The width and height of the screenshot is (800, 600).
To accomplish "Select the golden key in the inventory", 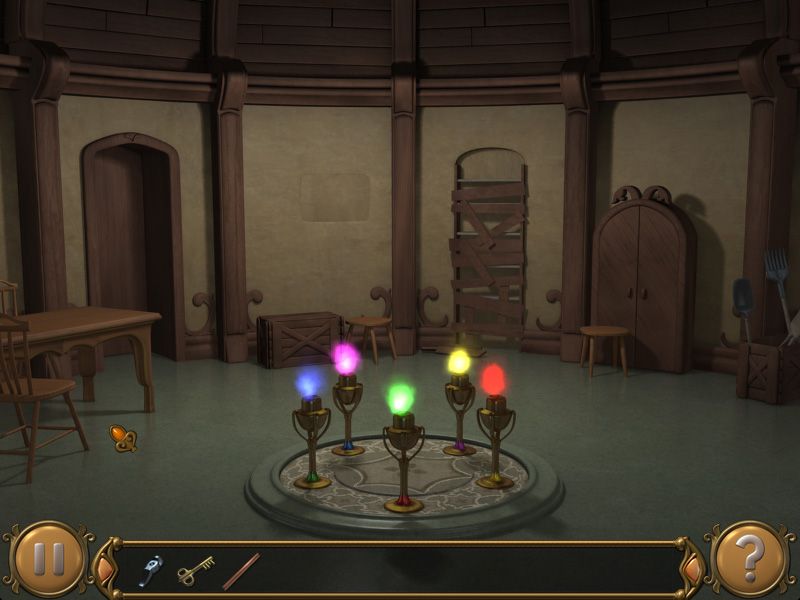I will pyautogui.click(x=196, y=570).
